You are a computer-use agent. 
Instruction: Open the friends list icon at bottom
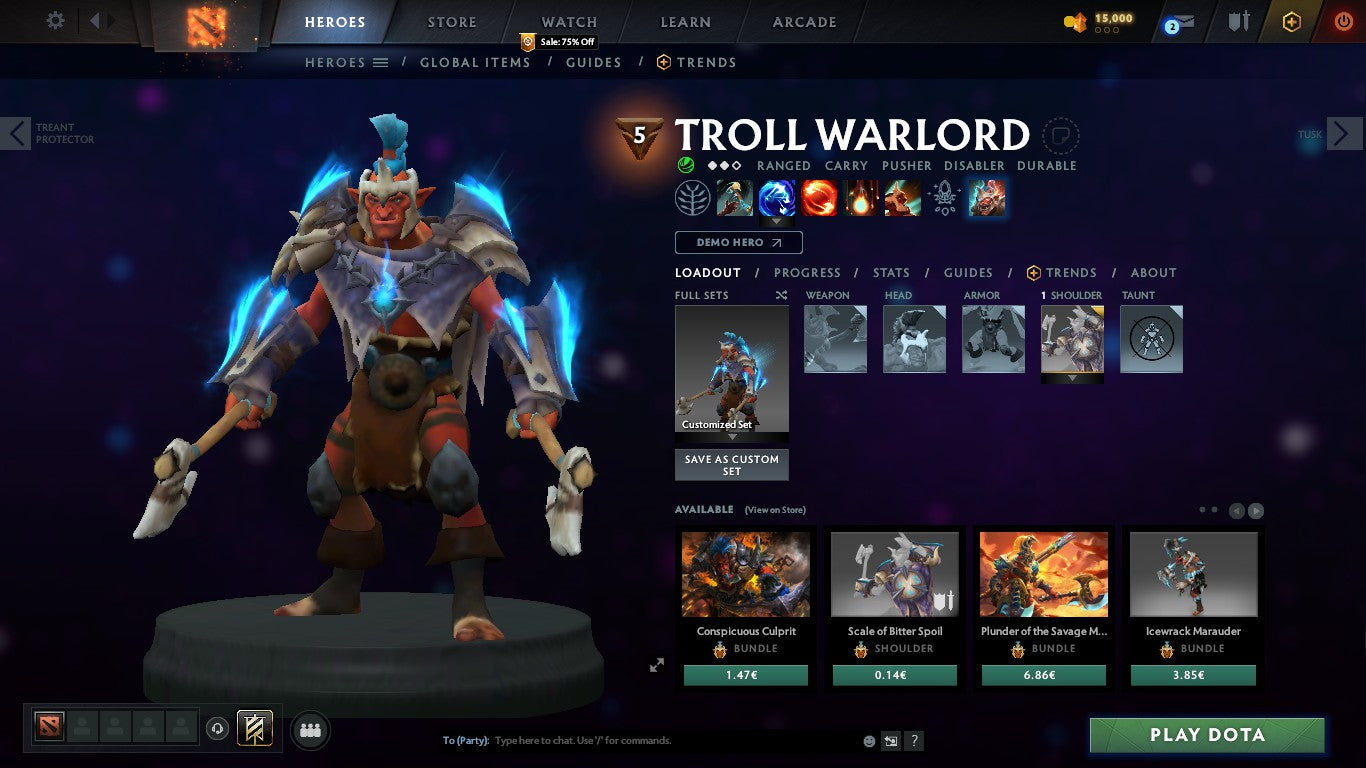point(310,730)
